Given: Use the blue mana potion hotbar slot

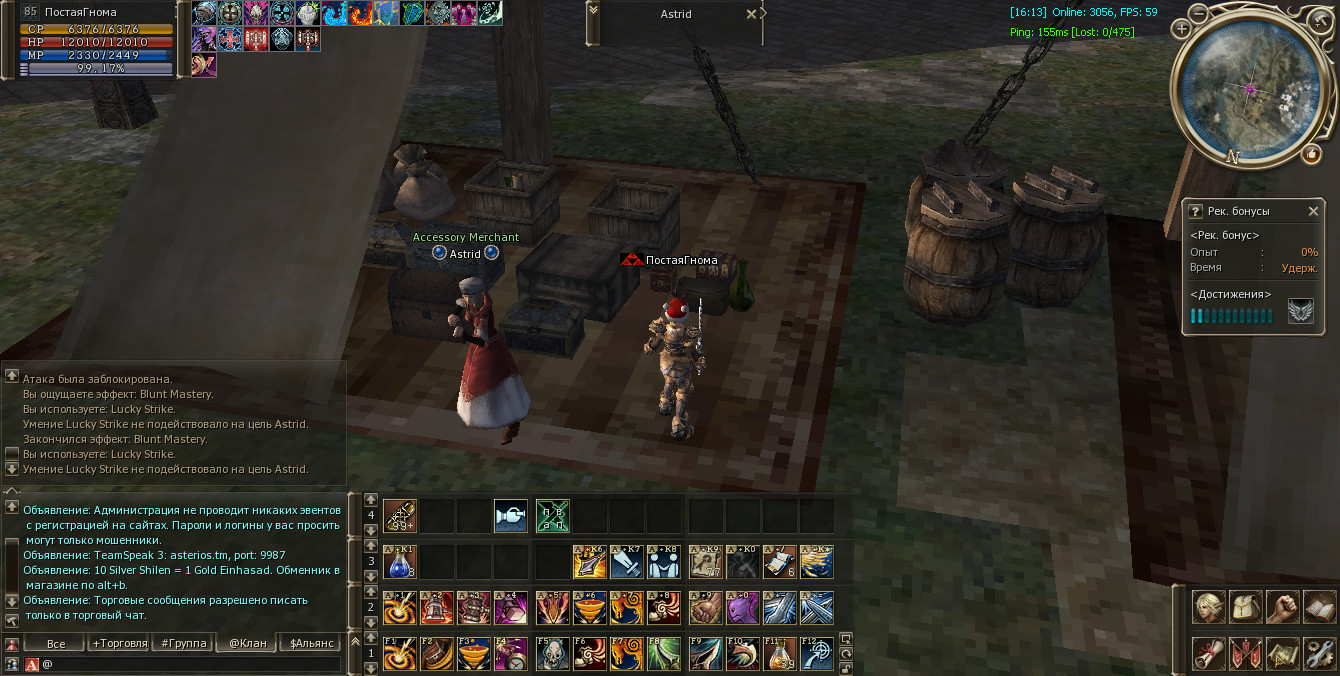Looking at the screenshot, I should [399, 563].
